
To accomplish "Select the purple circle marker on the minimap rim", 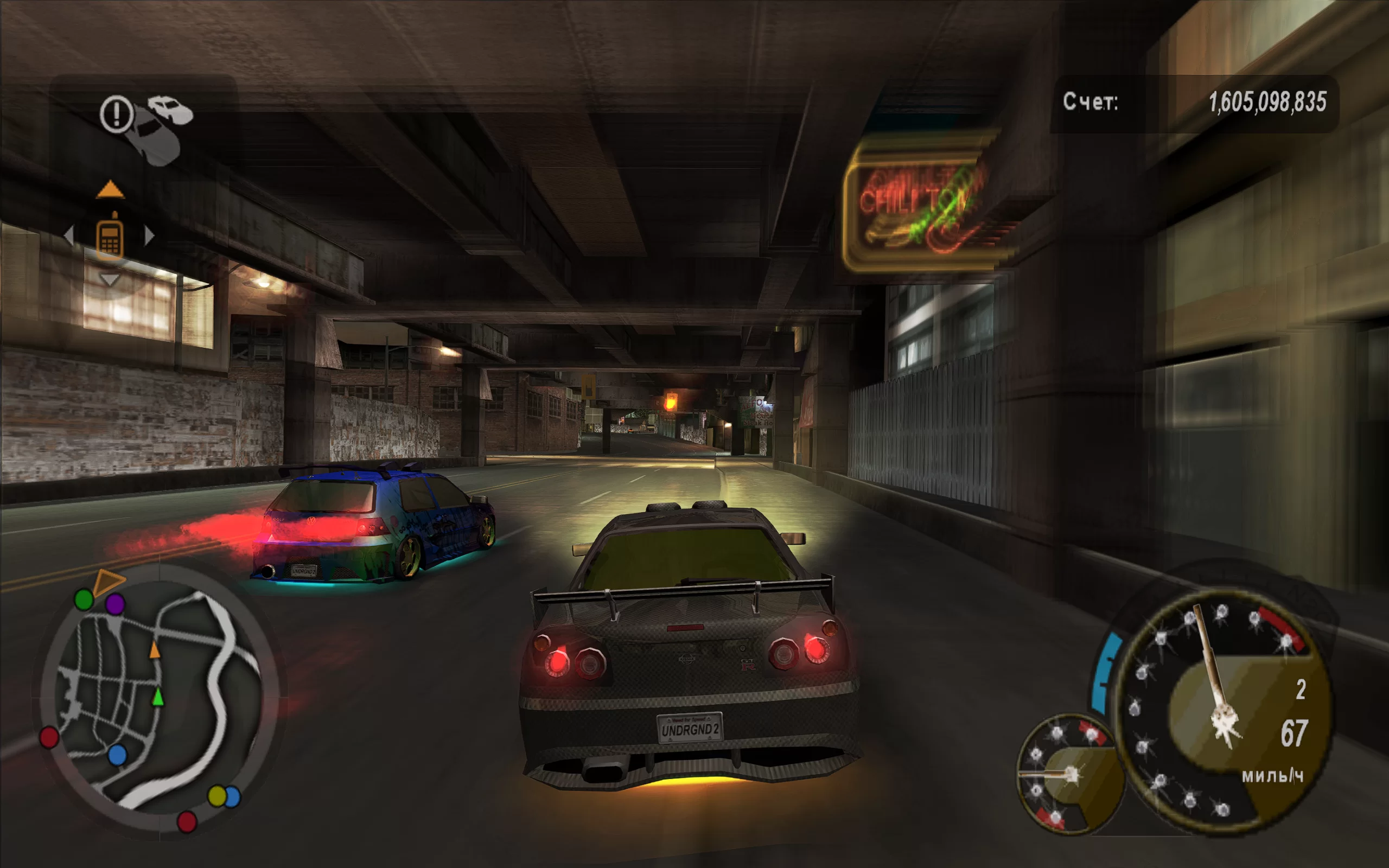I will (116, 604).
